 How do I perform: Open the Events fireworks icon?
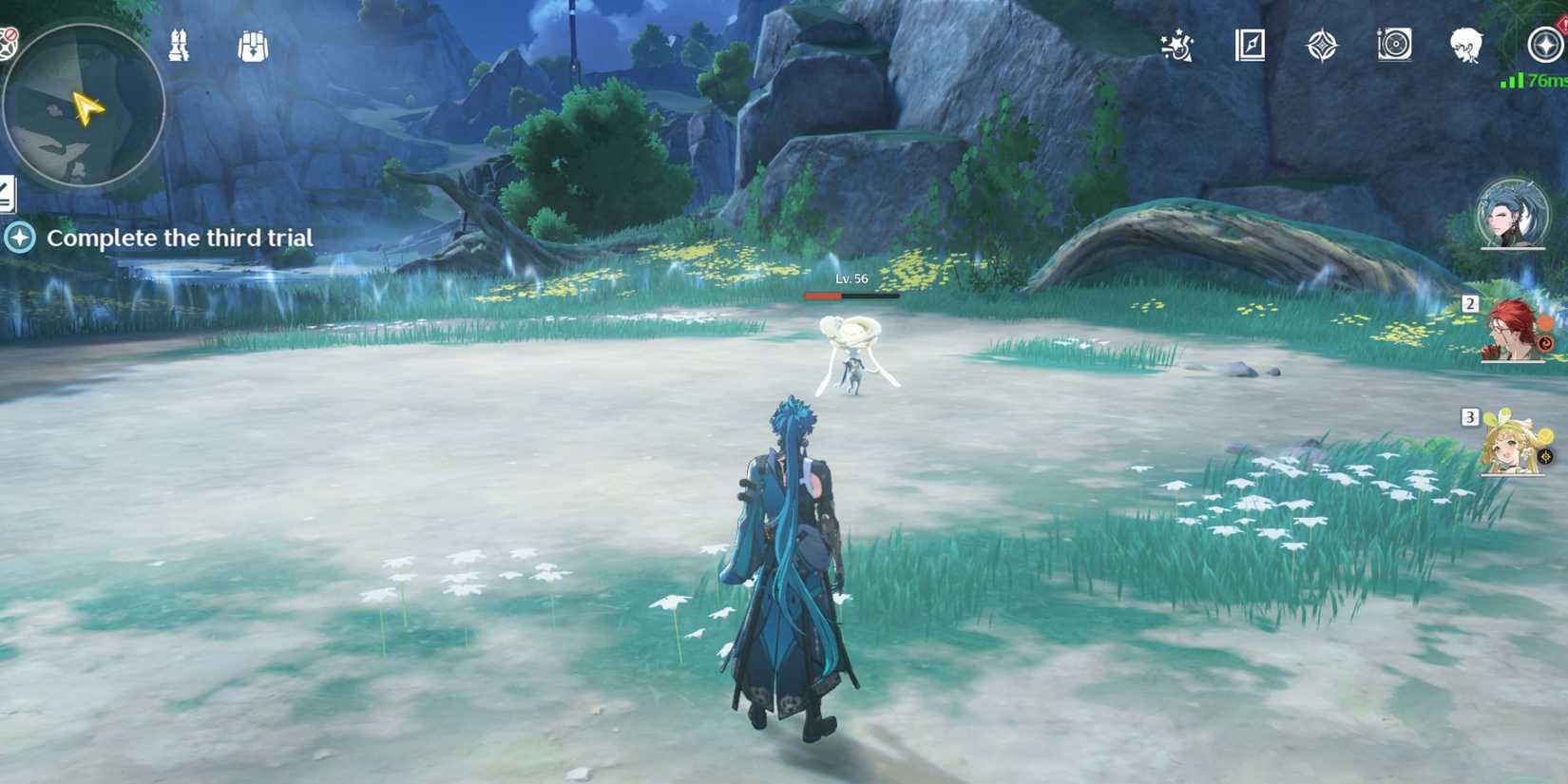pos(1175,45)
